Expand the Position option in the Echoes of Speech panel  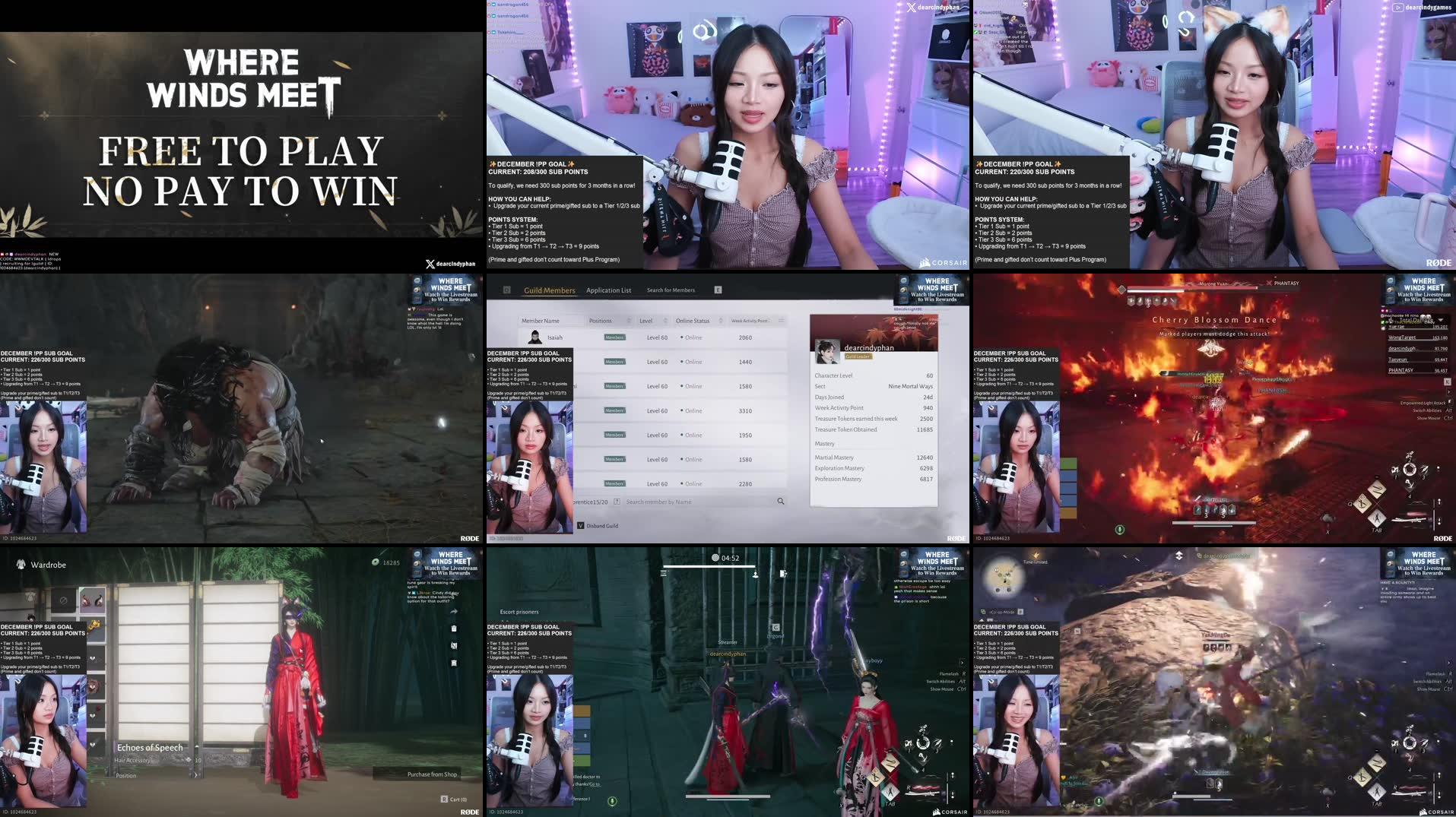point(195,775)
